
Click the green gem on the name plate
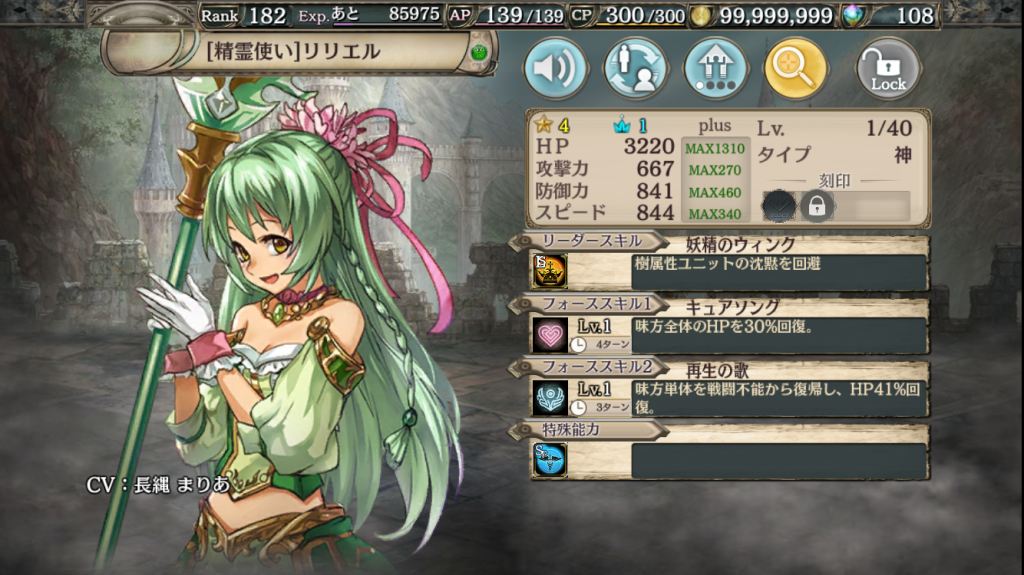tap(480, 51)
